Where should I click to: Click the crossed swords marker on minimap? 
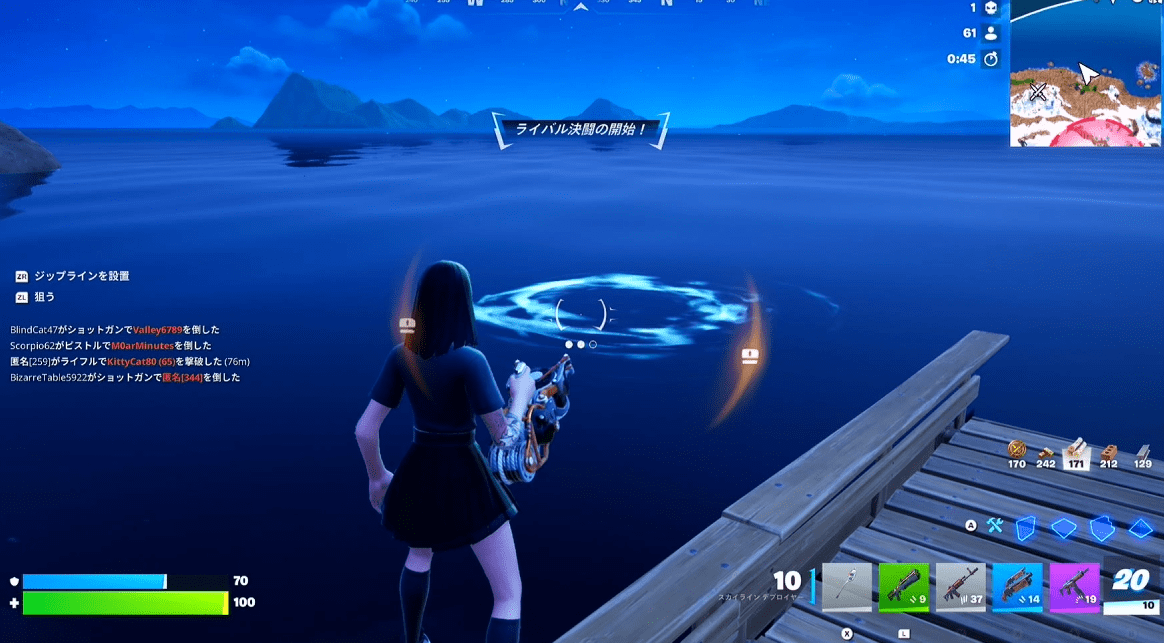(1038, 92)
